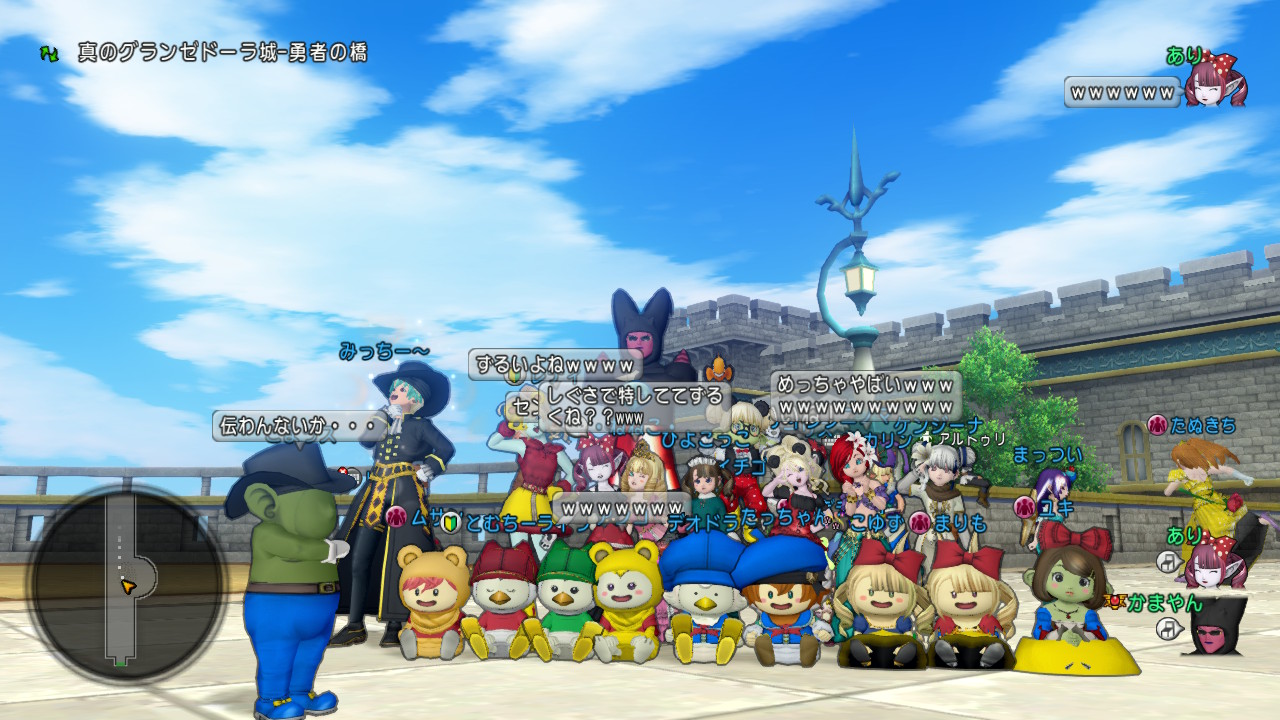The width and height of the screenshot is (1280, 720).
Task: Open the circular minimap
Action: click(x=127, y=583)
